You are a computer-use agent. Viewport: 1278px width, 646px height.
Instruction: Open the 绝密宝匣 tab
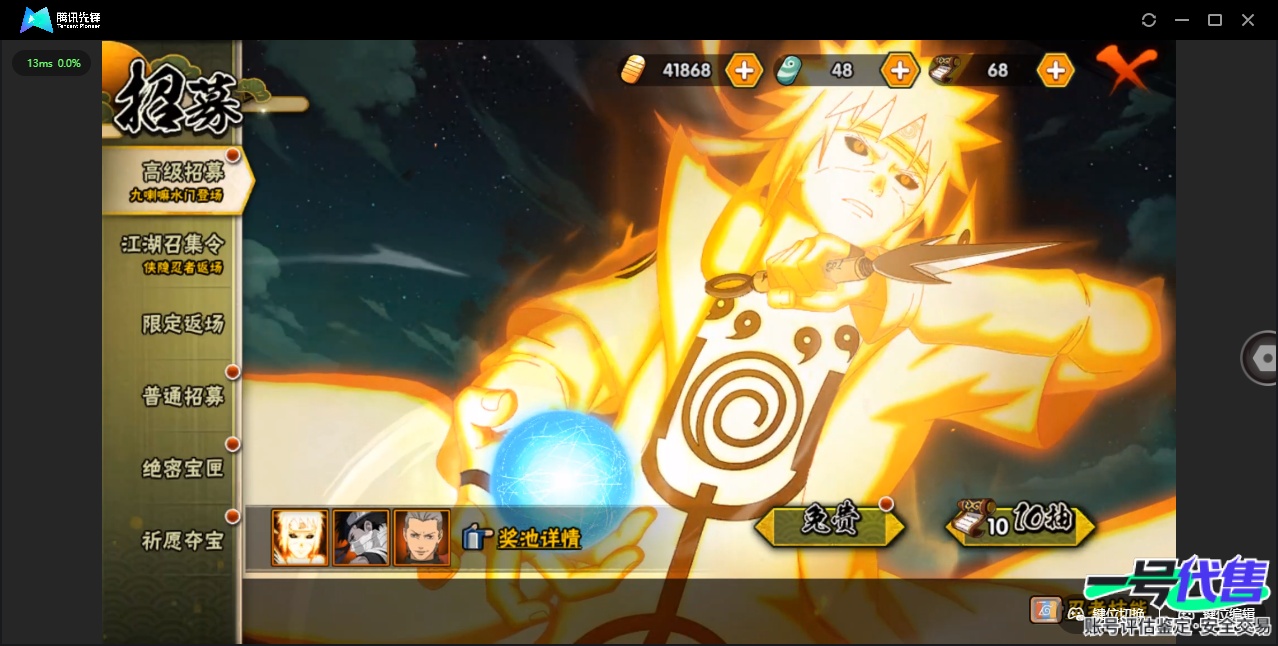click(182, 468)
